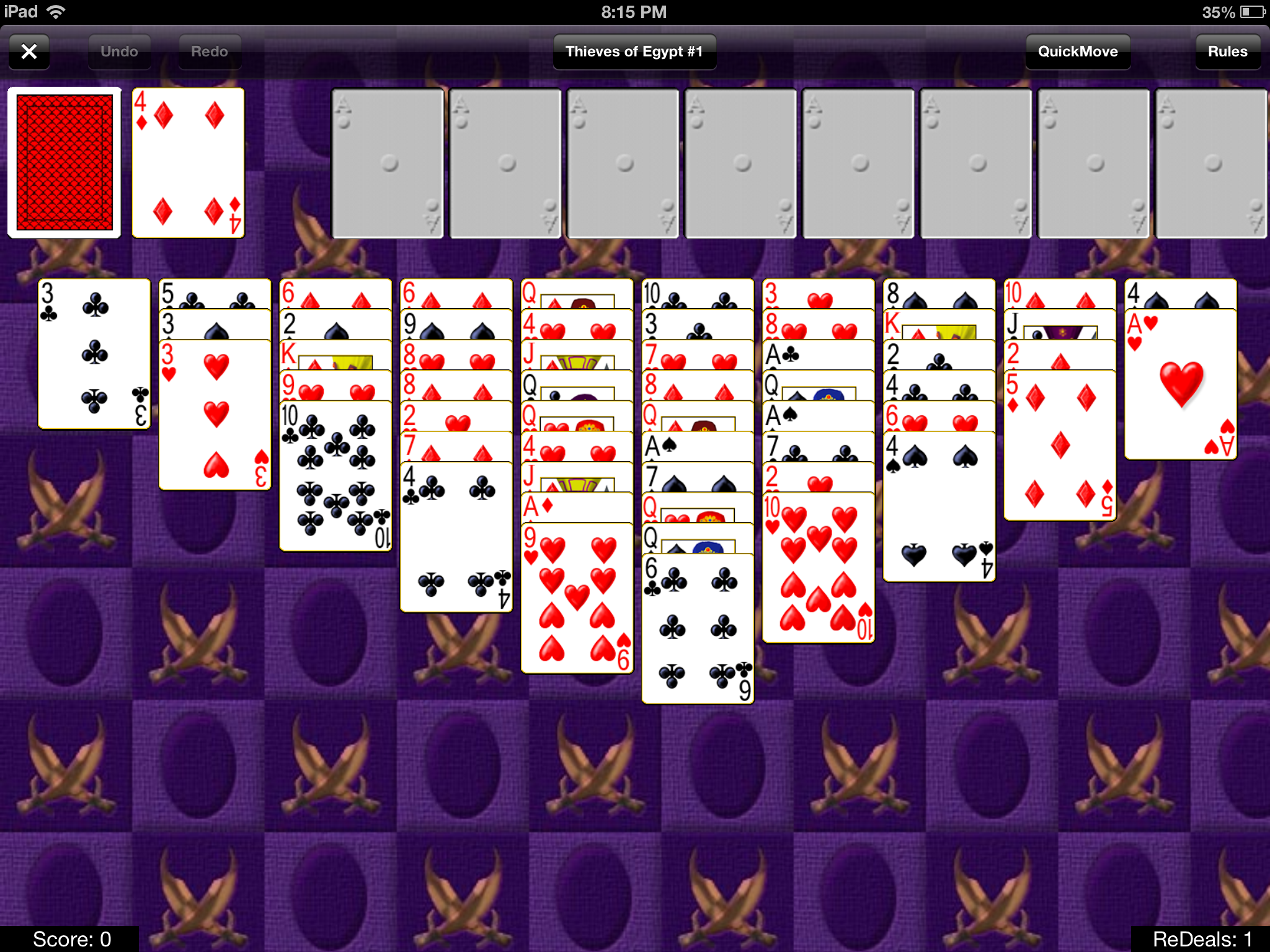The image size is (1270, 952).
Task: Select the 3 of Clubs pile
Action: point(93,353)
